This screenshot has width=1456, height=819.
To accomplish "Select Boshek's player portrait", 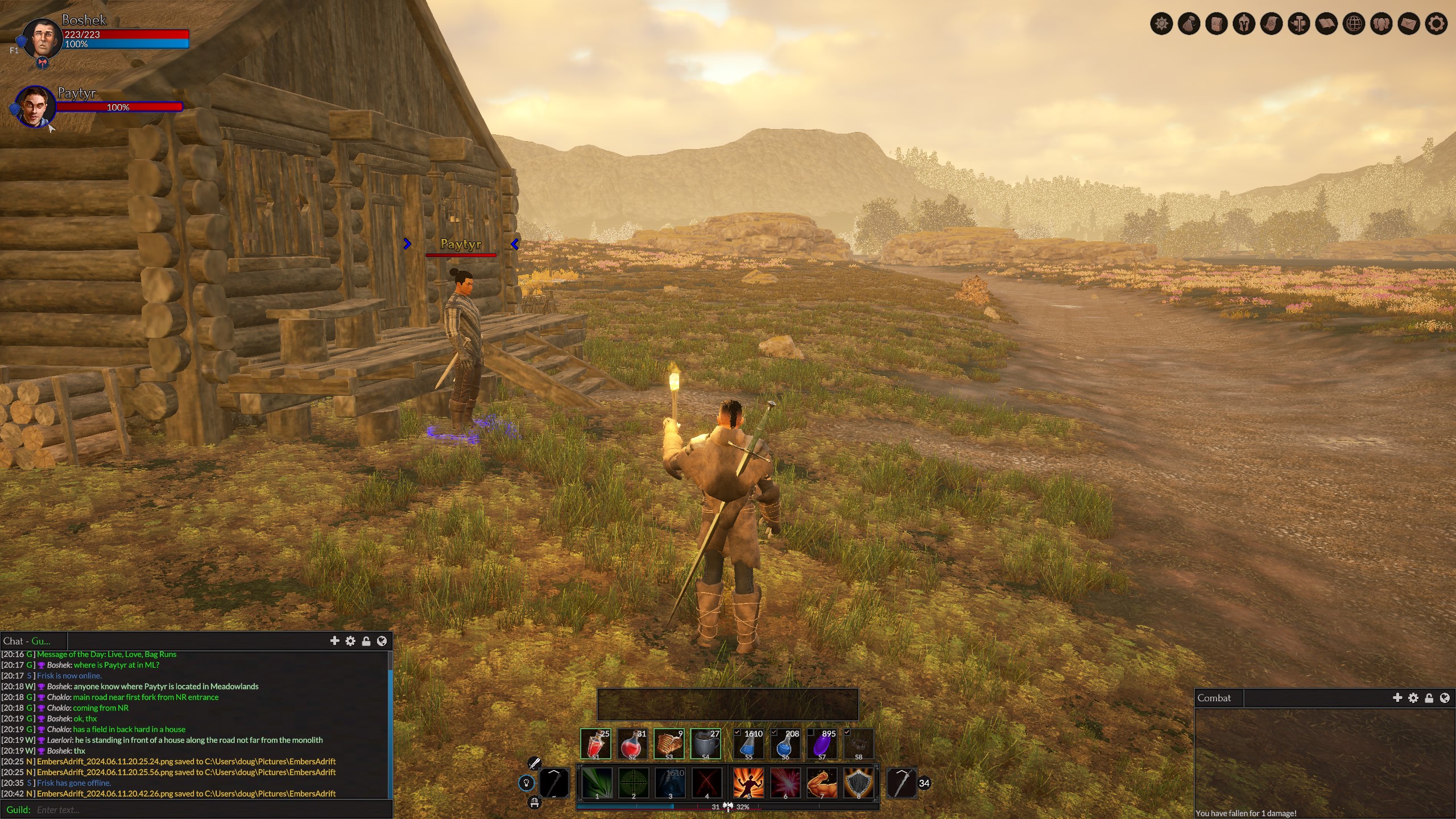I will [42, 39].
